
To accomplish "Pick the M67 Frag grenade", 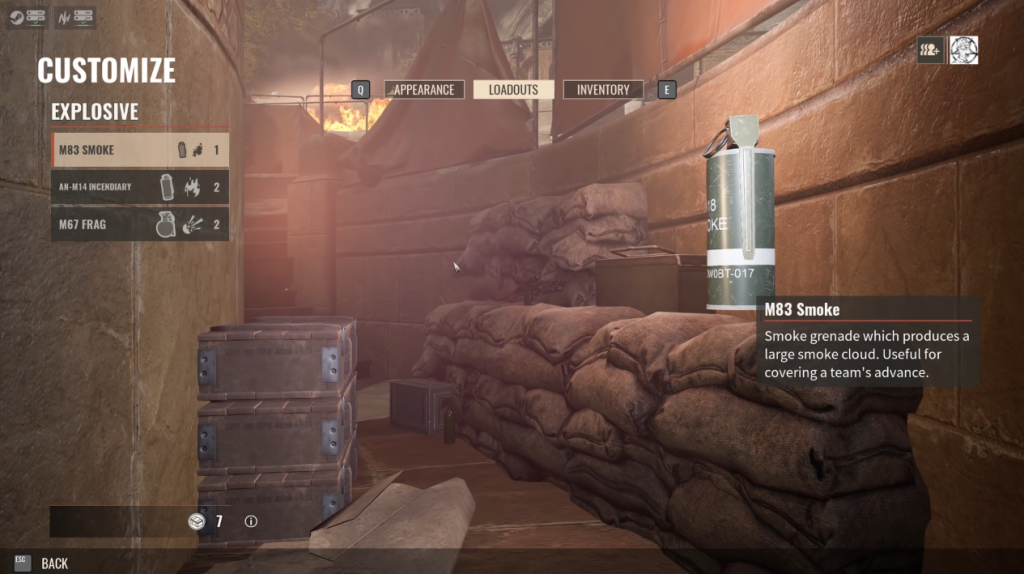I will 140,224.
